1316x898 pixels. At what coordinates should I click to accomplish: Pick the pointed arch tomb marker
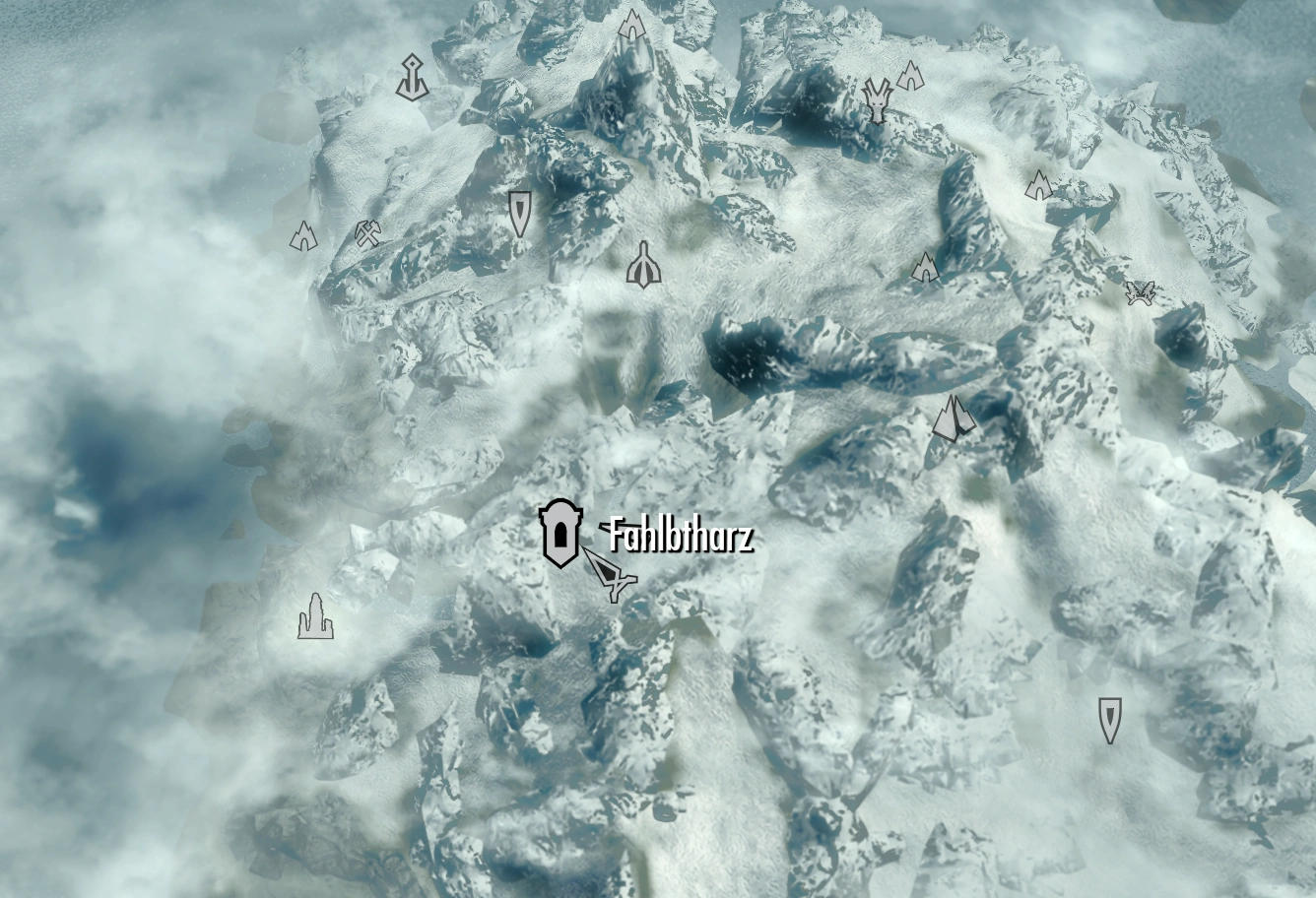tap(643, 265)
